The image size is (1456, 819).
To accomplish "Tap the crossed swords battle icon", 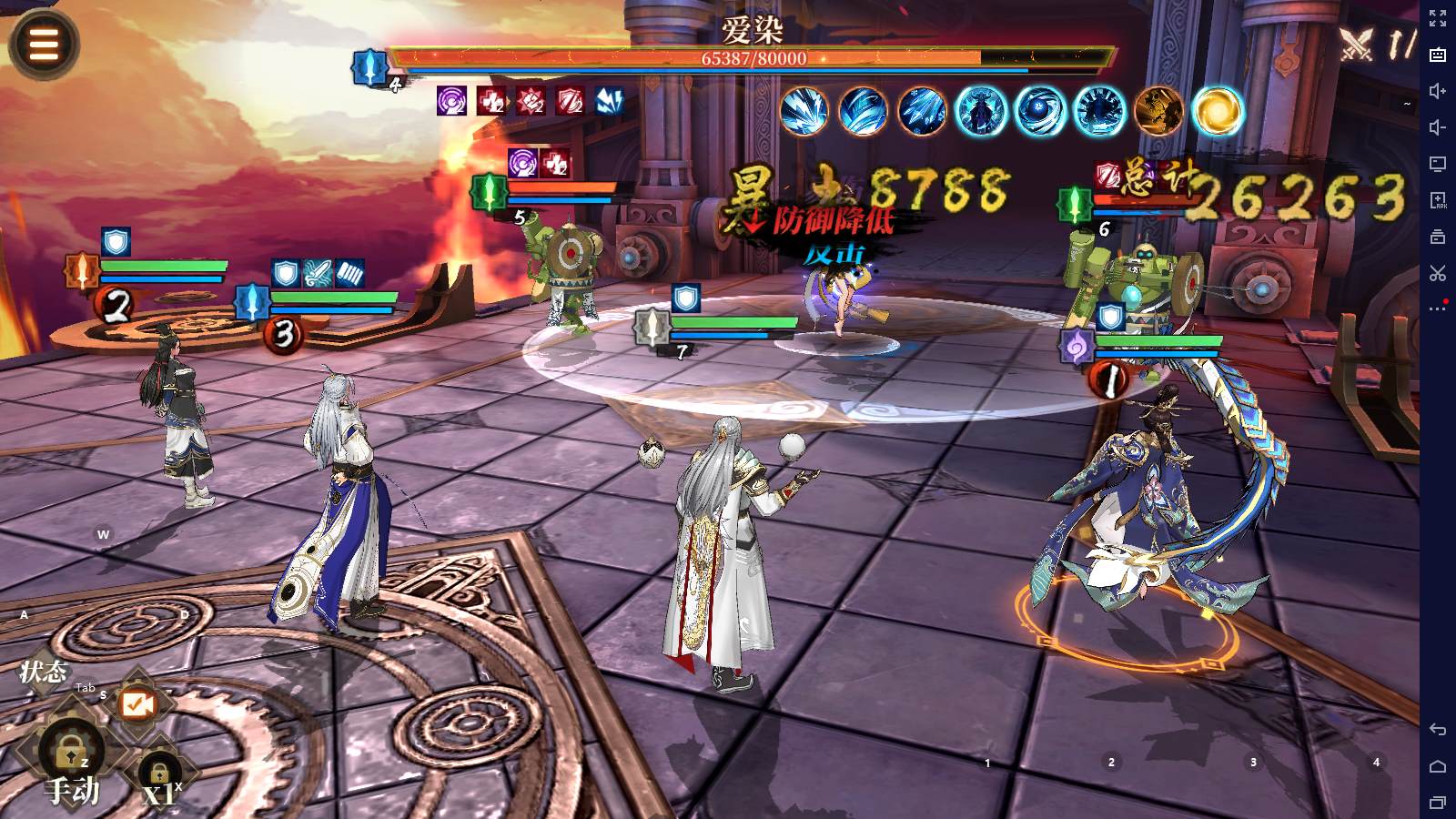I will click(x=1357, y=43).
